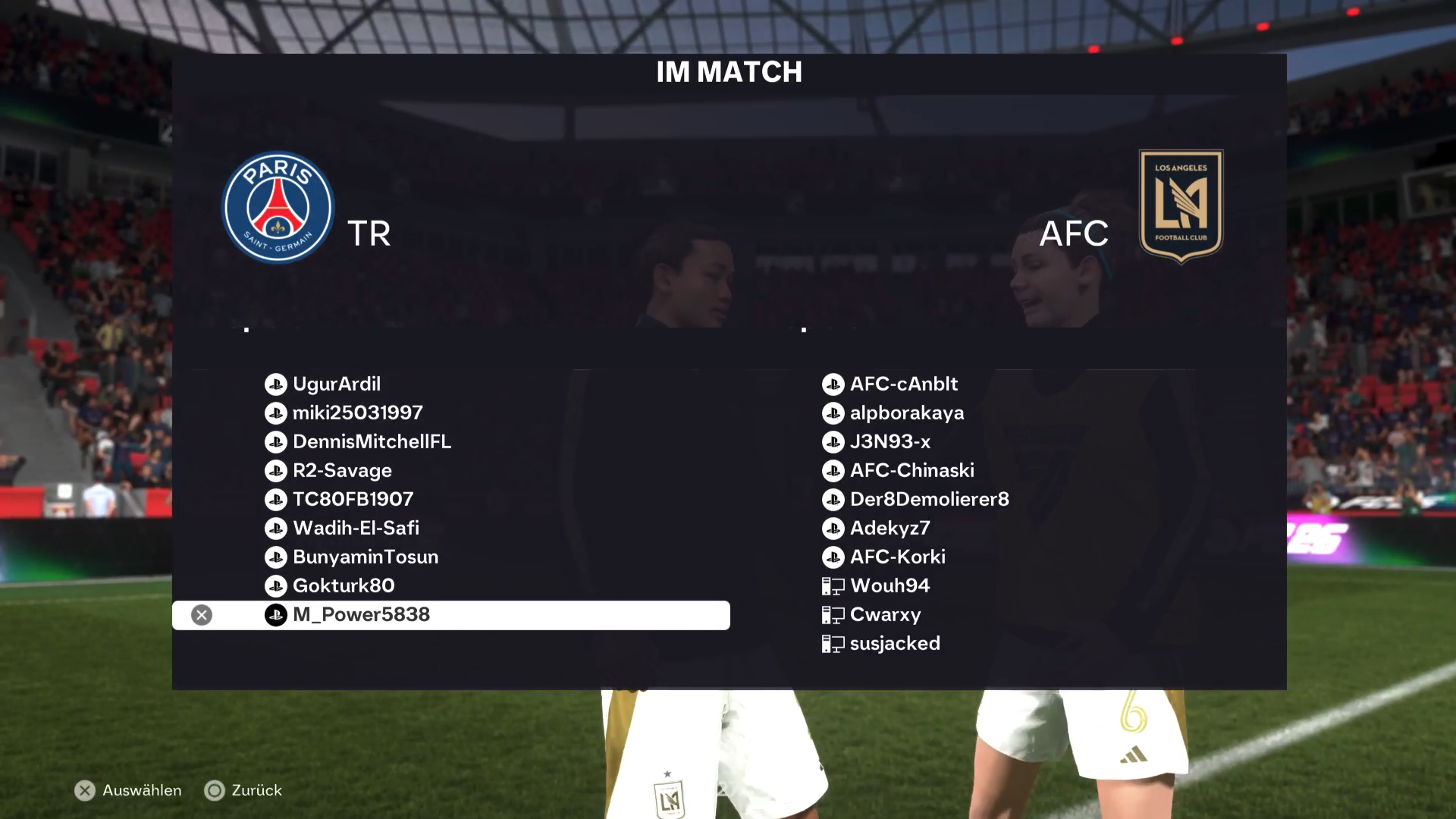
Task: Select the susjacked player row
Action: click(895, 644)
